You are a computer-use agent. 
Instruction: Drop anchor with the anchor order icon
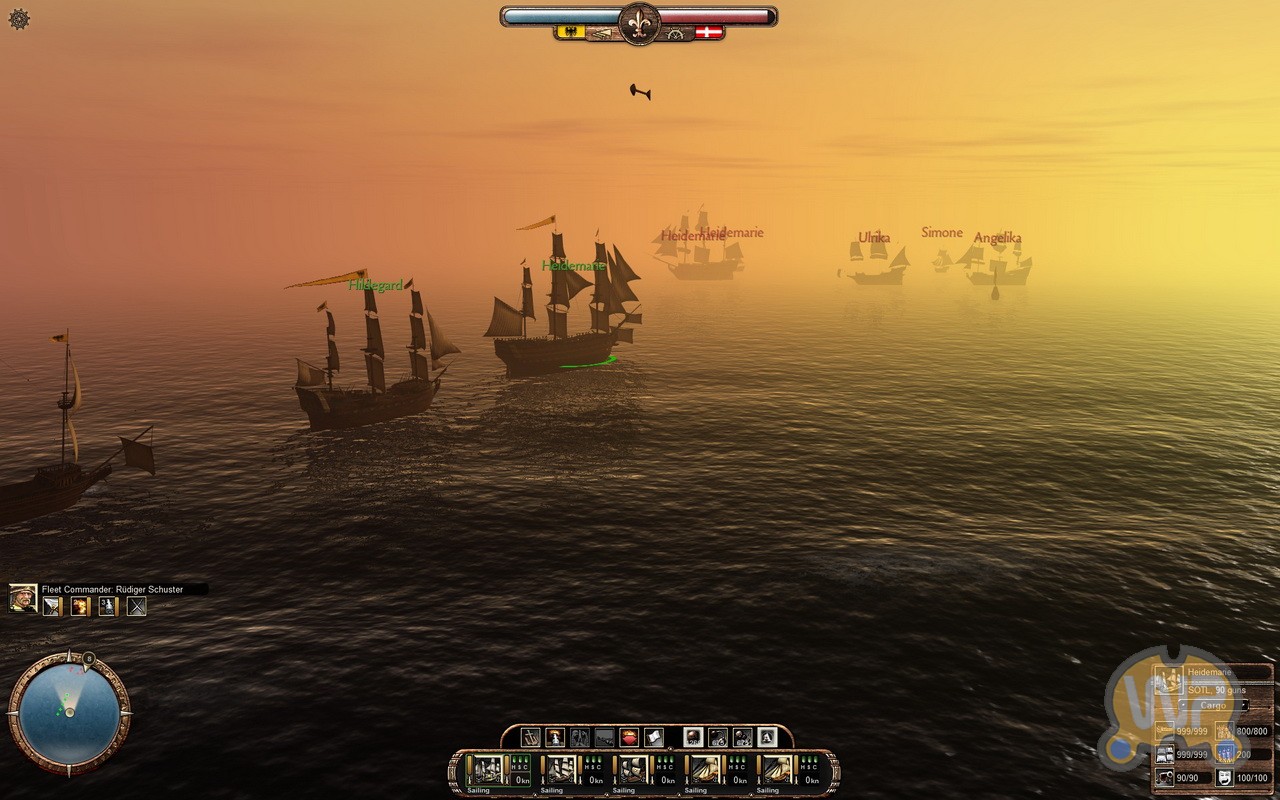530,738
